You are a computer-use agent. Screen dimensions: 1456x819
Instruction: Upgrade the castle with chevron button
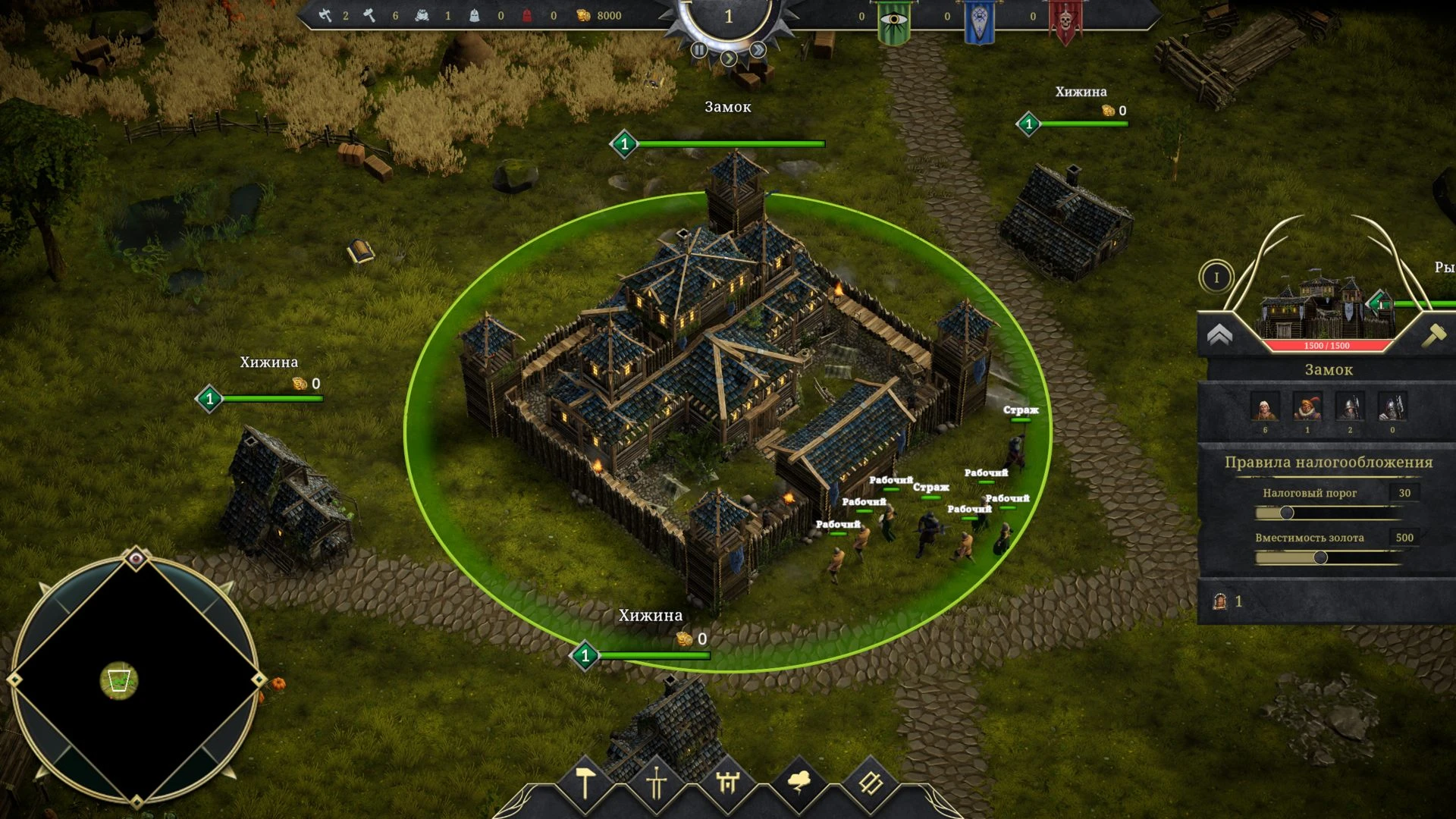pos(1219,335)
